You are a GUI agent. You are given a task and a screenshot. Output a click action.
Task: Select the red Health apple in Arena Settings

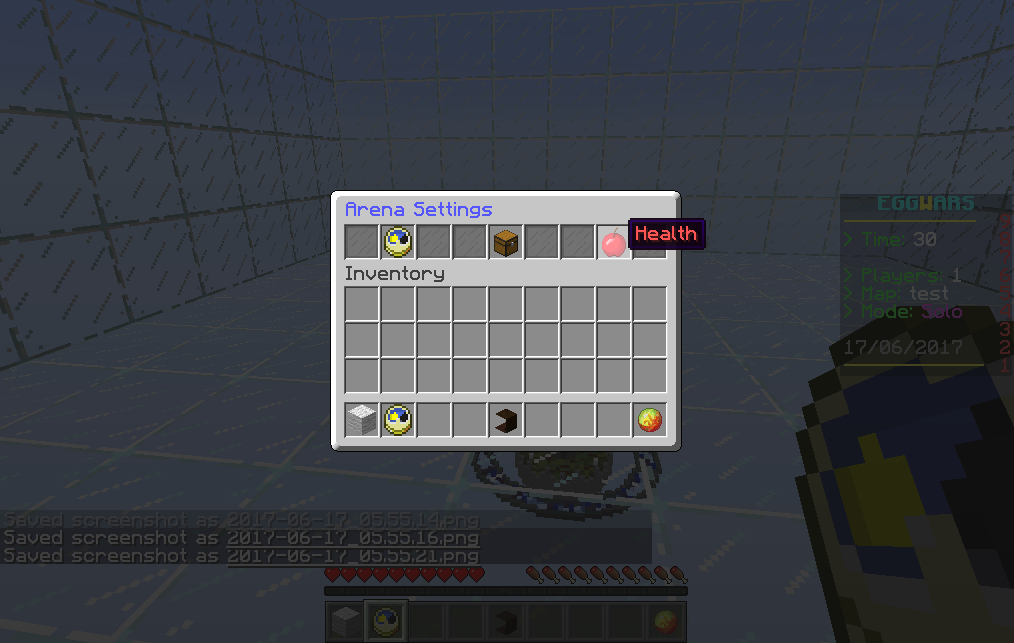613,242
